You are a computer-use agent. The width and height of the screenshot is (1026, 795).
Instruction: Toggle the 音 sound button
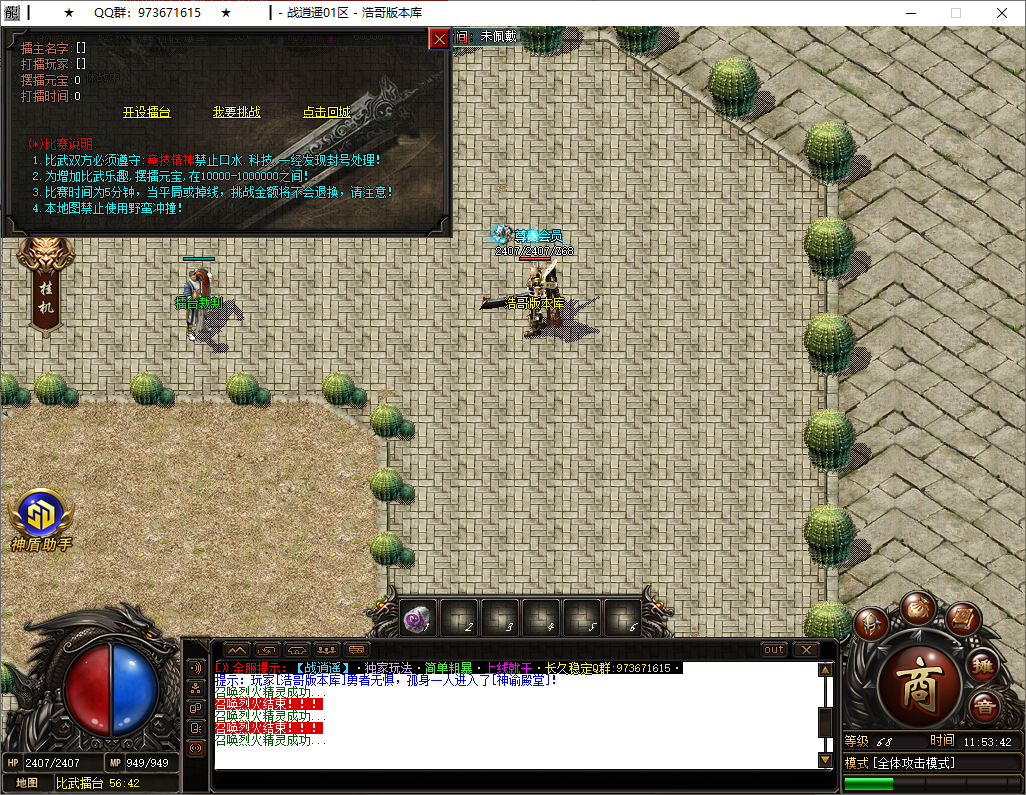[x=984, y=706]
